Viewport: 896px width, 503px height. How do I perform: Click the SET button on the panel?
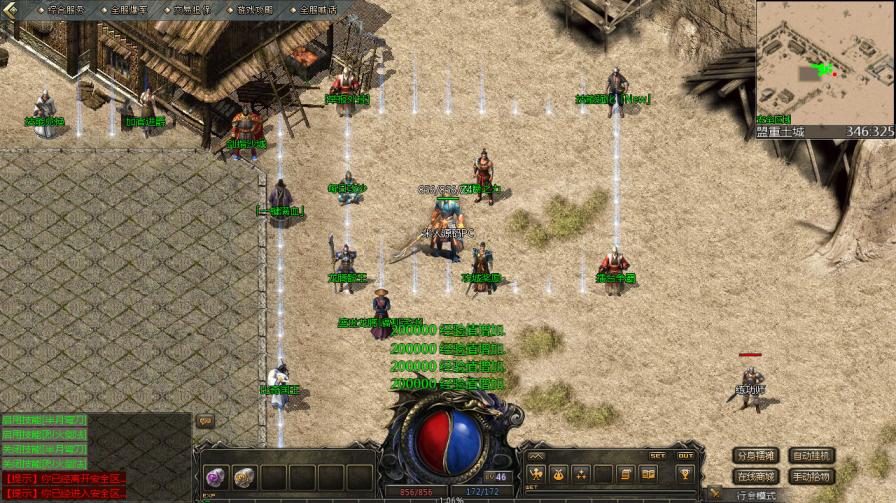[657, 456]
